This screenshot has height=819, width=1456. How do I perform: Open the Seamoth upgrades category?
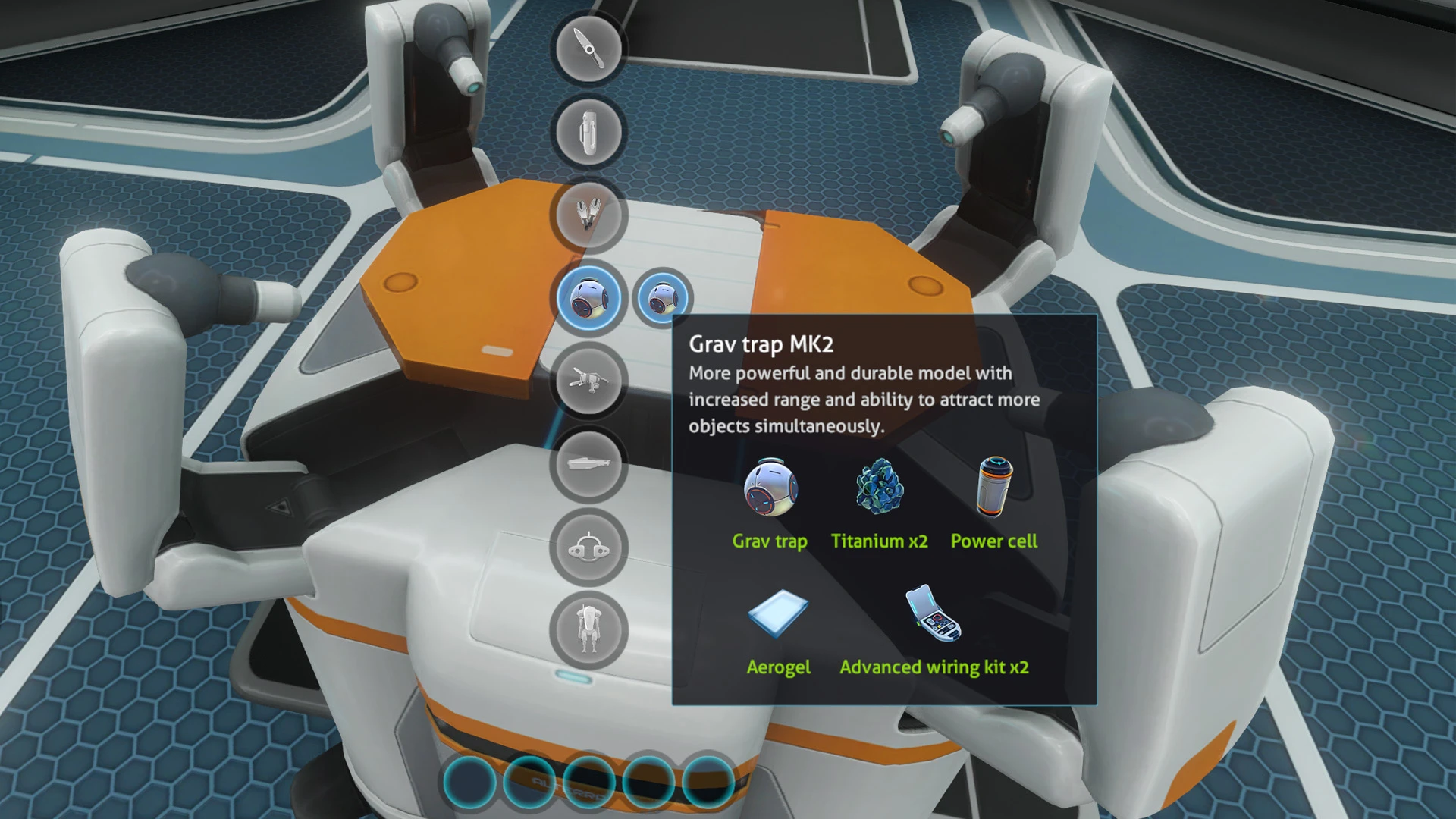click(588, 547)
